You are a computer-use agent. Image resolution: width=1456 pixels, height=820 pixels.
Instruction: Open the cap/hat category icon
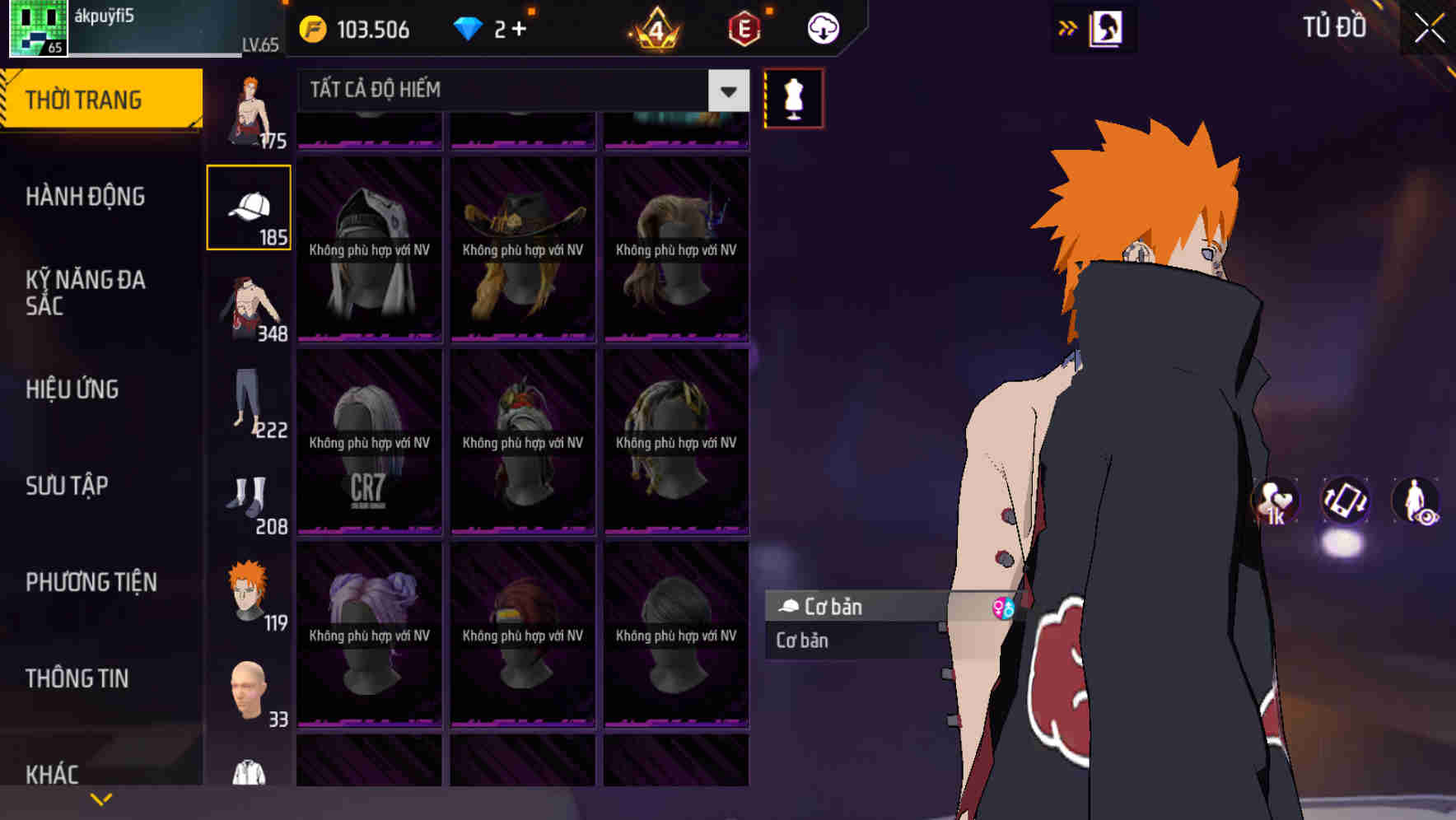250,206
